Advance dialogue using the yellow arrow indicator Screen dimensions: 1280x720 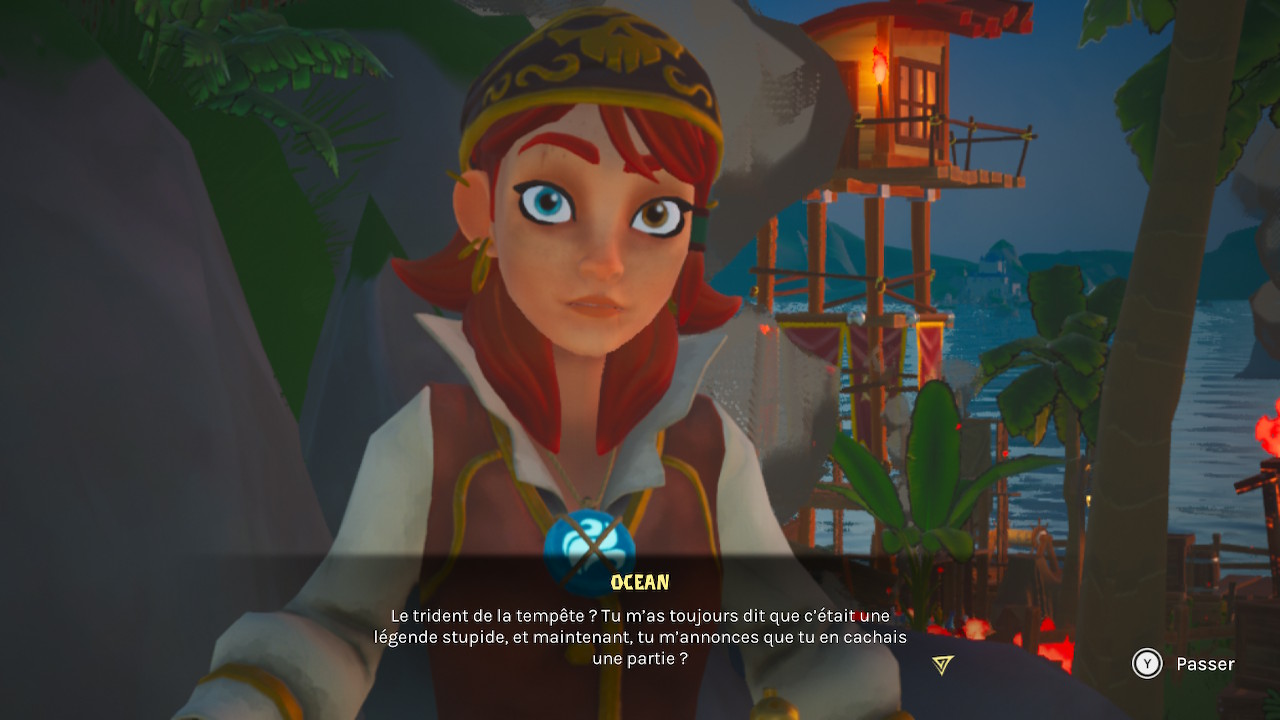click(942, 665)
